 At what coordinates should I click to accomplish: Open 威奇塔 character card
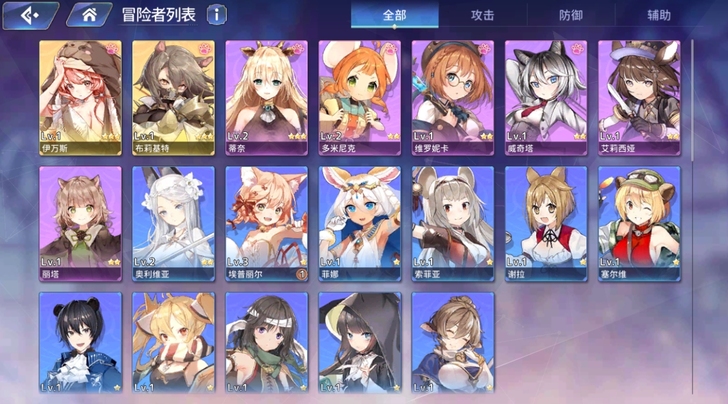point(546,97)
